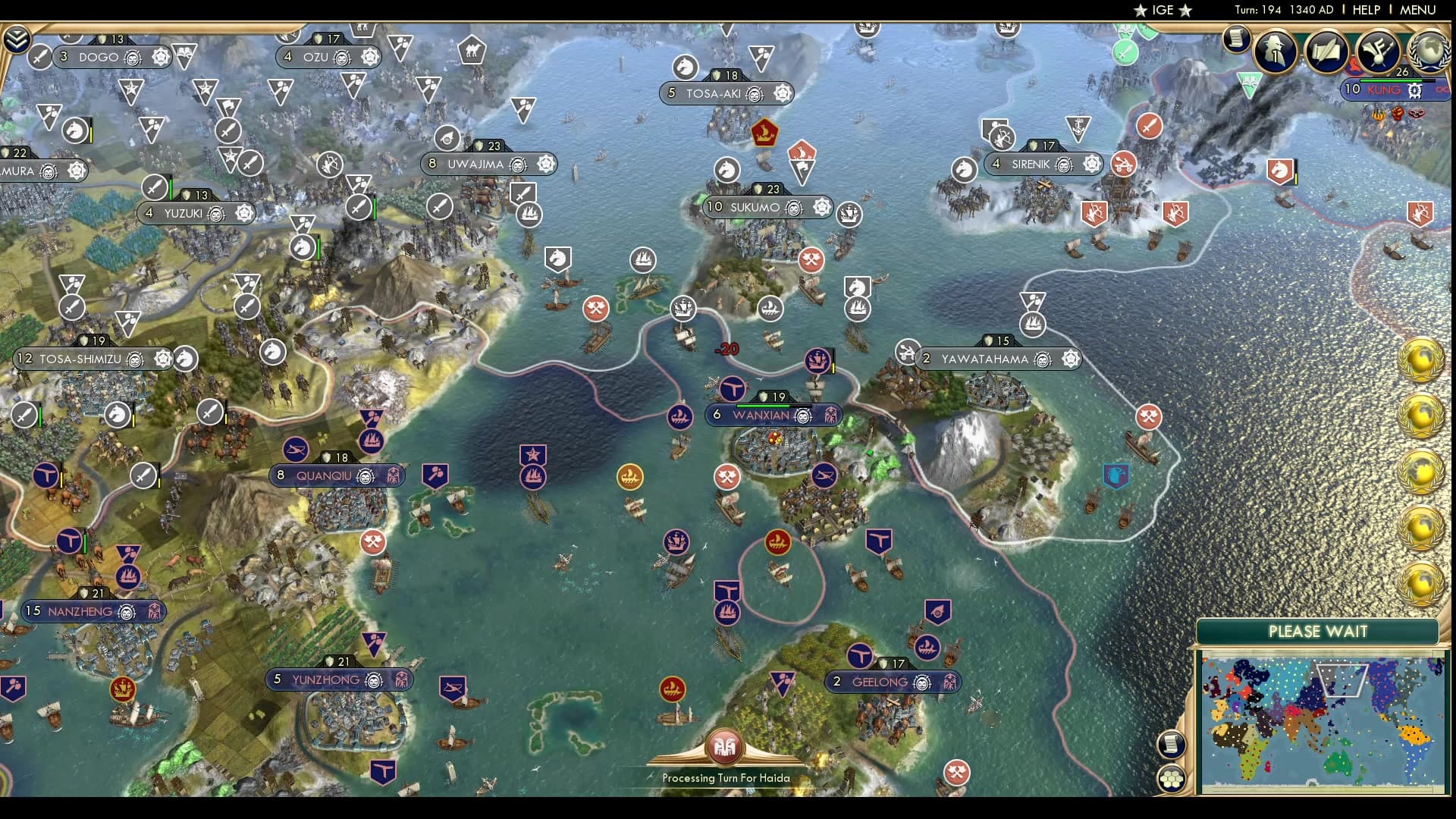Open the Culture Overview icon
The width and height of the screenshot is (1456, 819).
(x=1379, y=50)
